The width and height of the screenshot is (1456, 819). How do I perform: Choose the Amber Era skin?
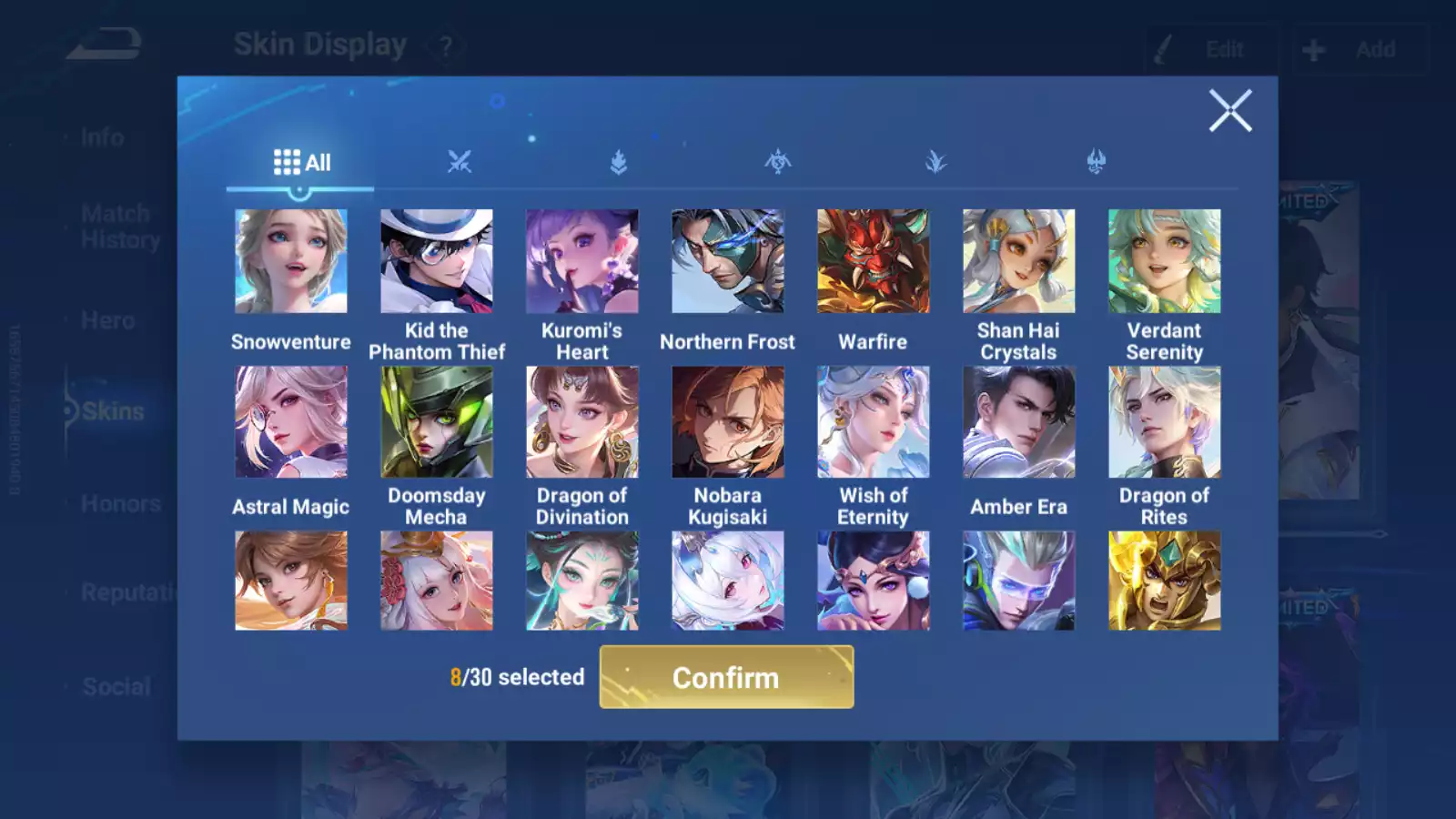coord(1019,422)
